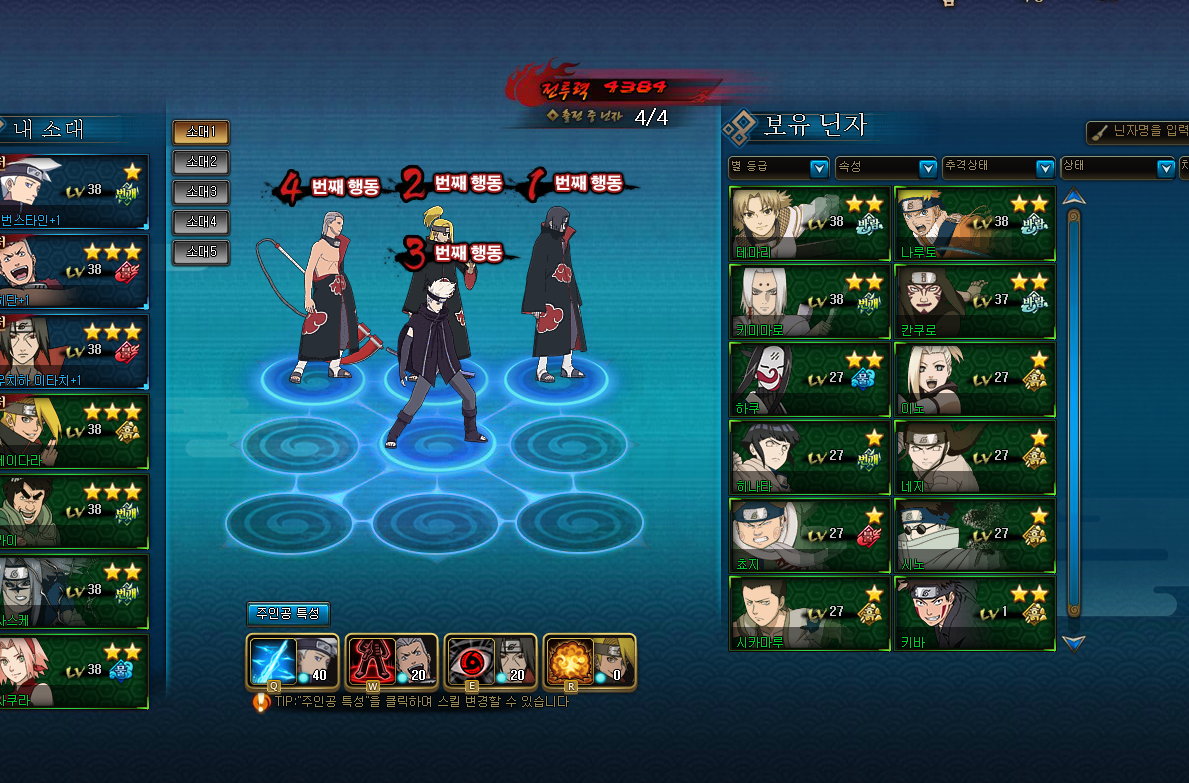This screenshot has width=1189, height=783.
Task: Select the 소대1 squad tab
Action: coord(200,132)
